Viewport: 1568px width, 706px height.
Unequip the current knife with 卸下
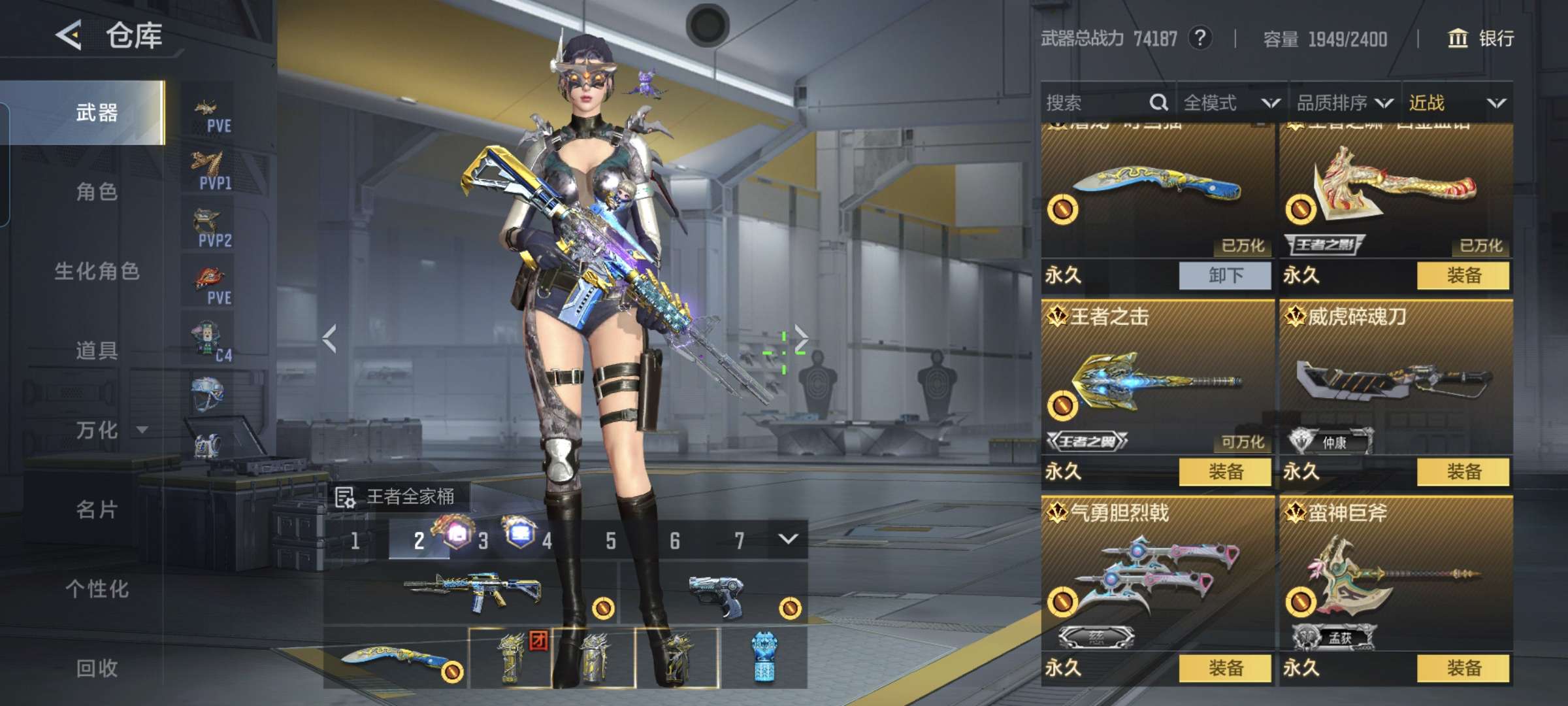coord(1225,275)
